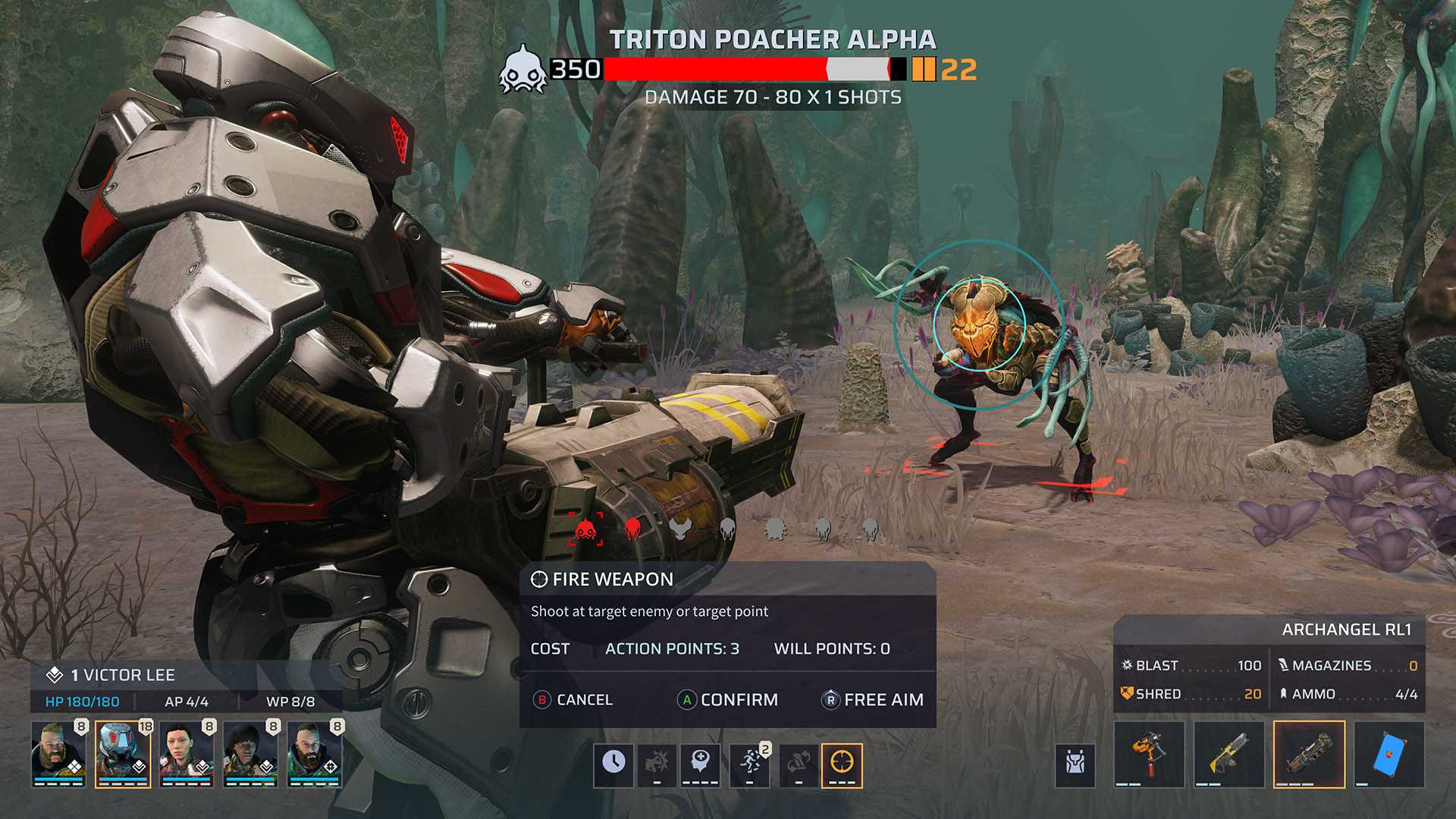Image resolution: width=1456 pixels, height=819 pixels.
Task: Activate the running figure dash ability
Action: click(x=750, y=762)
